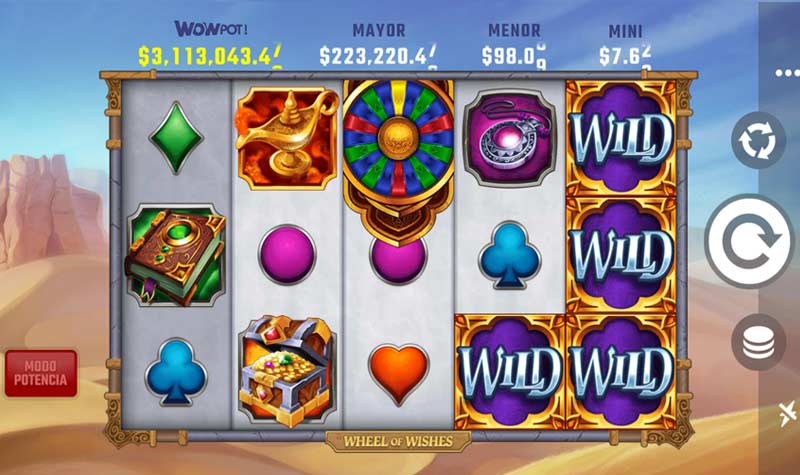This screenshot has width=800, height=475.
Task: Open autoplay with the circular arrows button
Action: pos(757,142)
